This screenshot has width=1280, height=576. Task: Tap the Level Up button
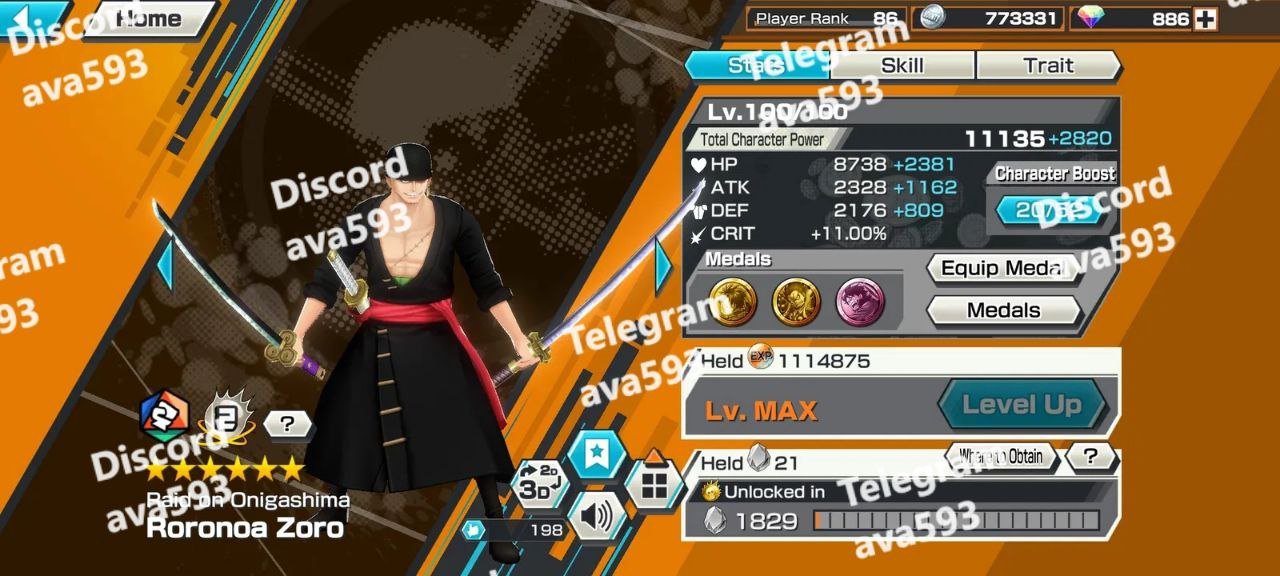(1021, 405)
